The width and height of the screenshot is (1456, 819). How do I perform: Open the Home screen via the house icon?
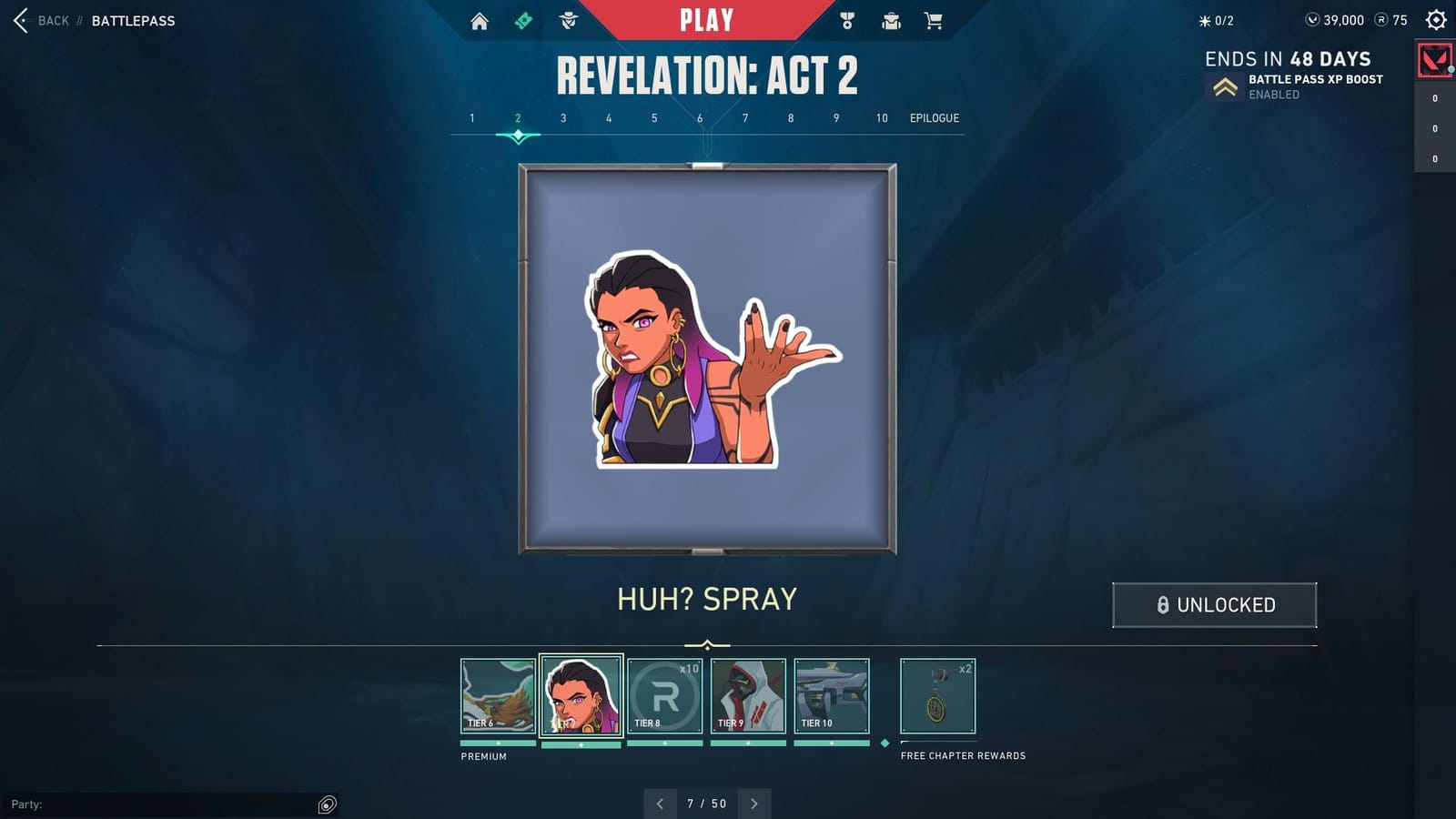click(x=480, y=19)
